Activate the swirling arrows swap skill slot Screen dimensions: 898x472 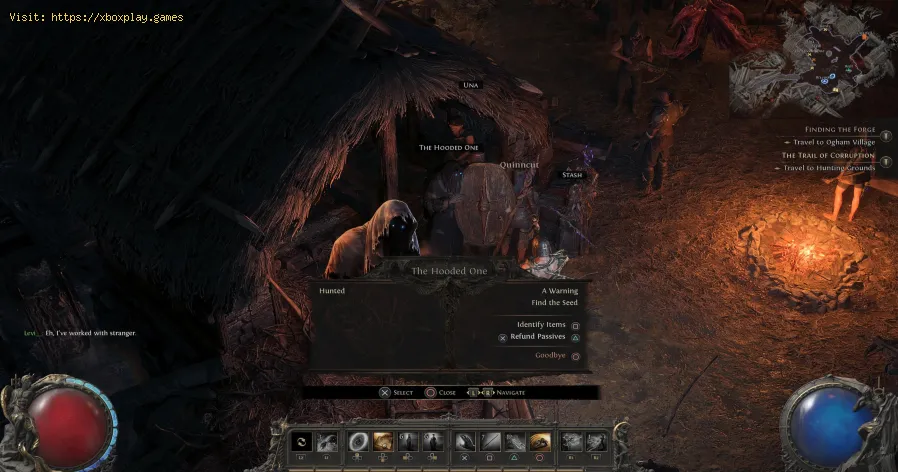point(302,442)
